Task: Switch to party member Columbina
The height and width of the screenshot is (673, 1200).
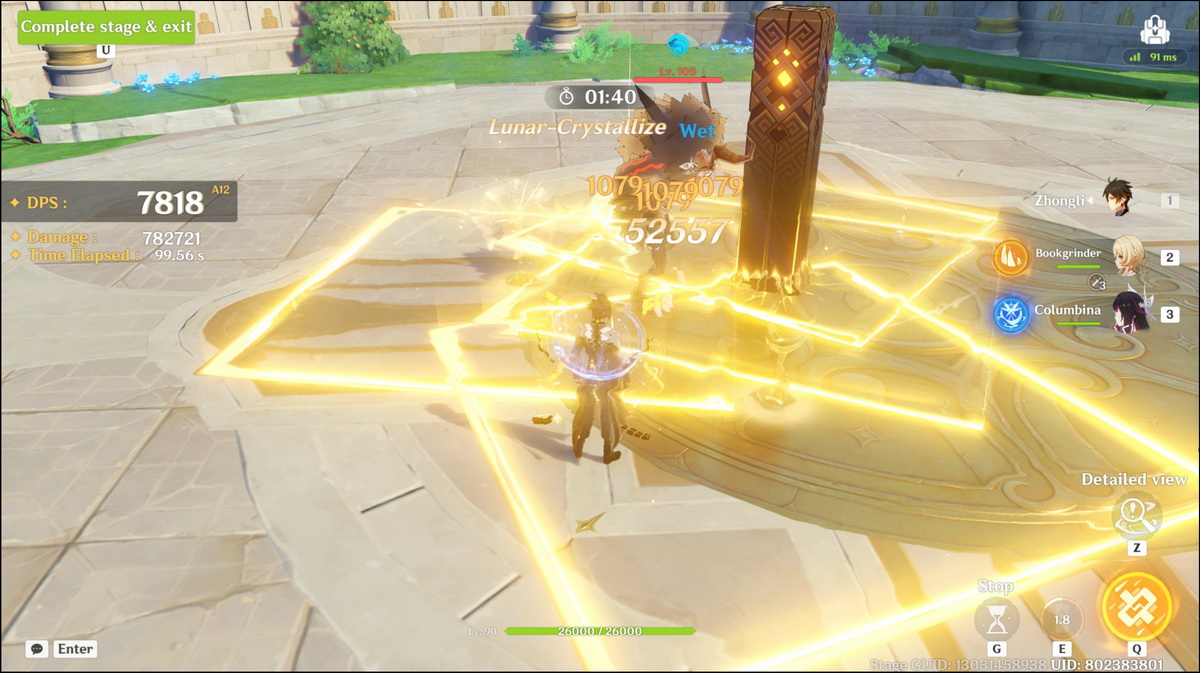Action: tap(1131, 315)
